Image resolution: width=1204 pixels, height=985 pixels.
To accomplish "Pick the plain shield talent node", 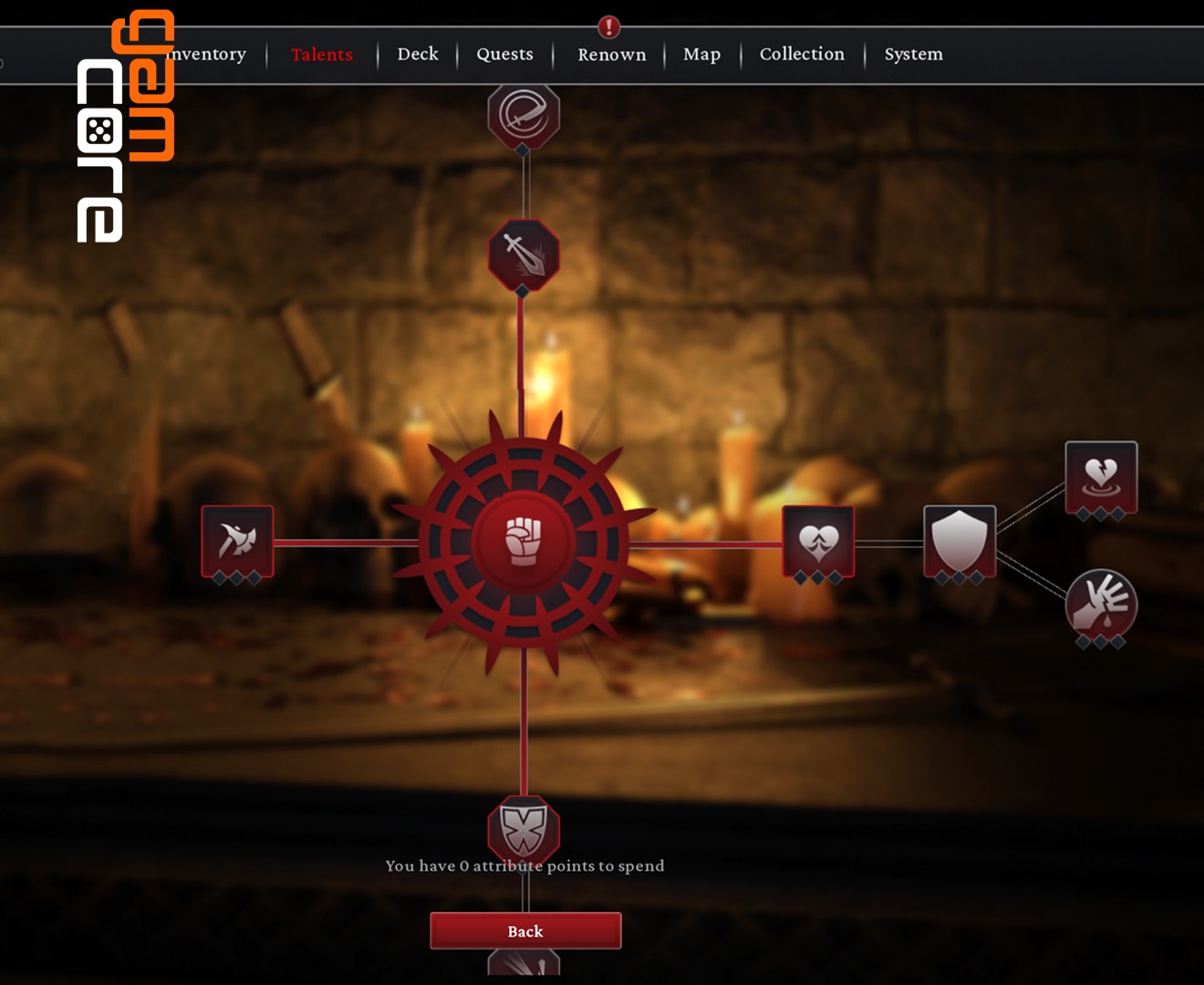I will (x=960, y=542).
